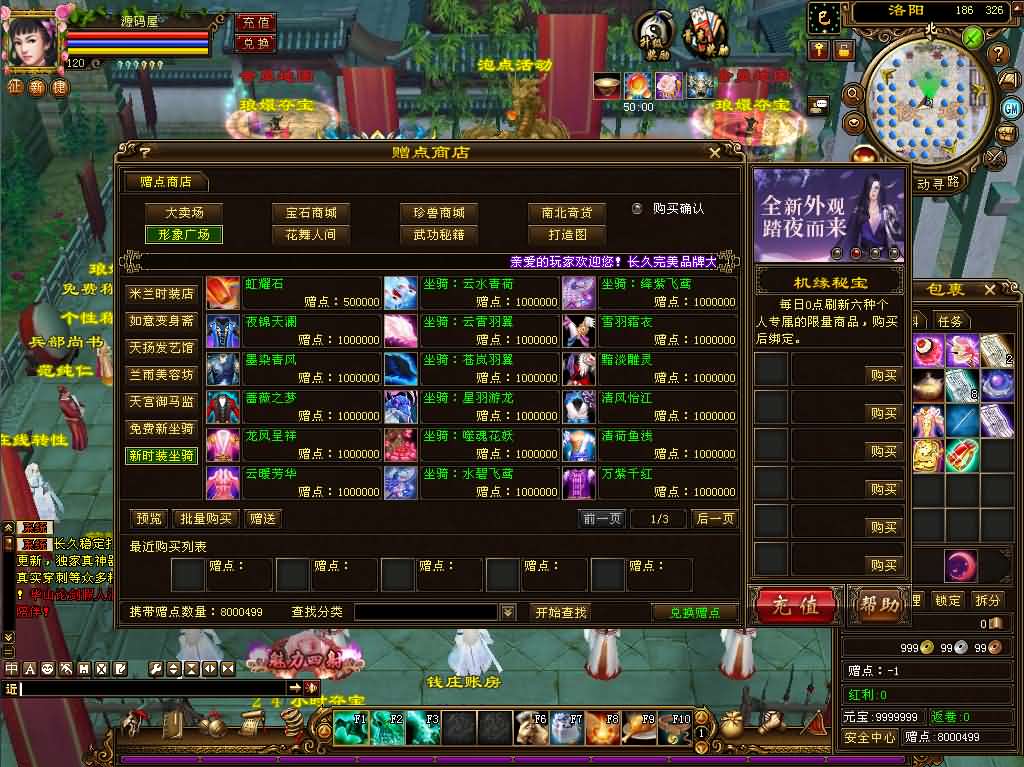Toggle the 购买确认 option
The height and width of the screenshot is (767, 1024).
[x=637, y=209]
